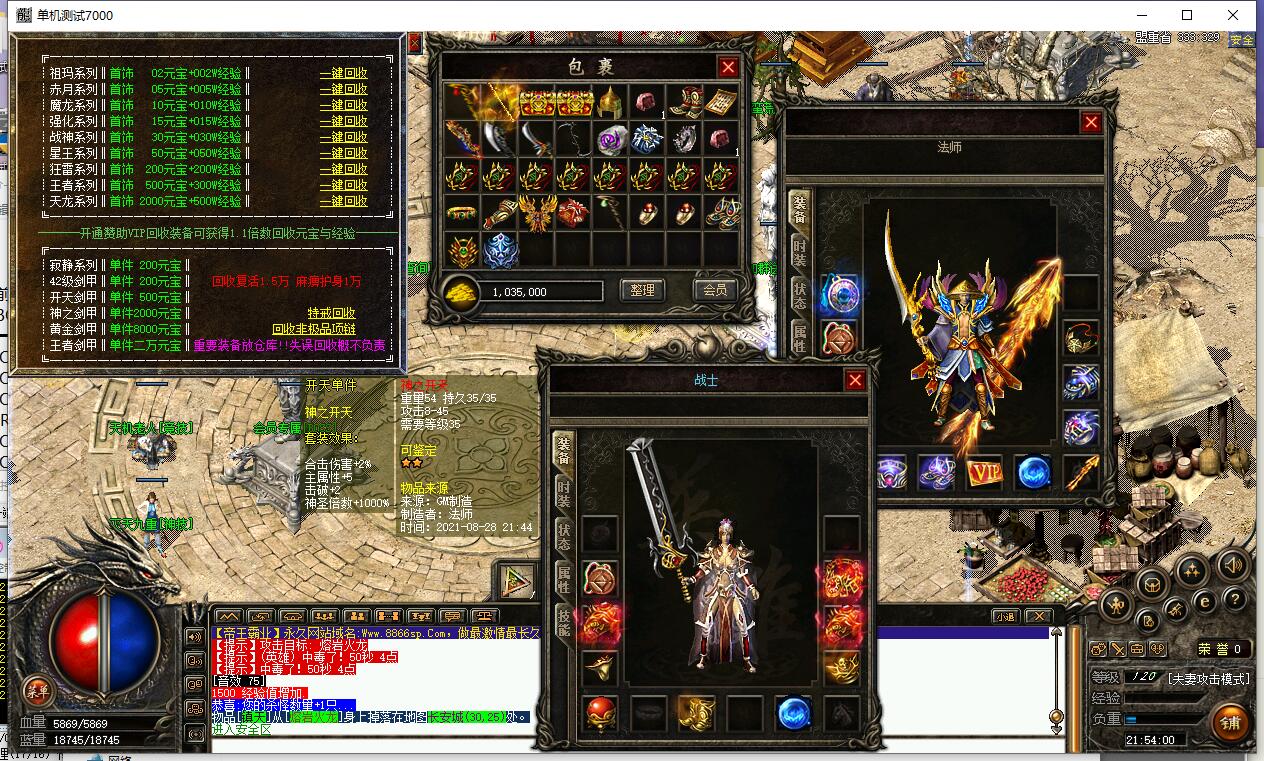Close the 战士 character panel
This screenshot has width=1264, height=761.
(x=855, y=380)
